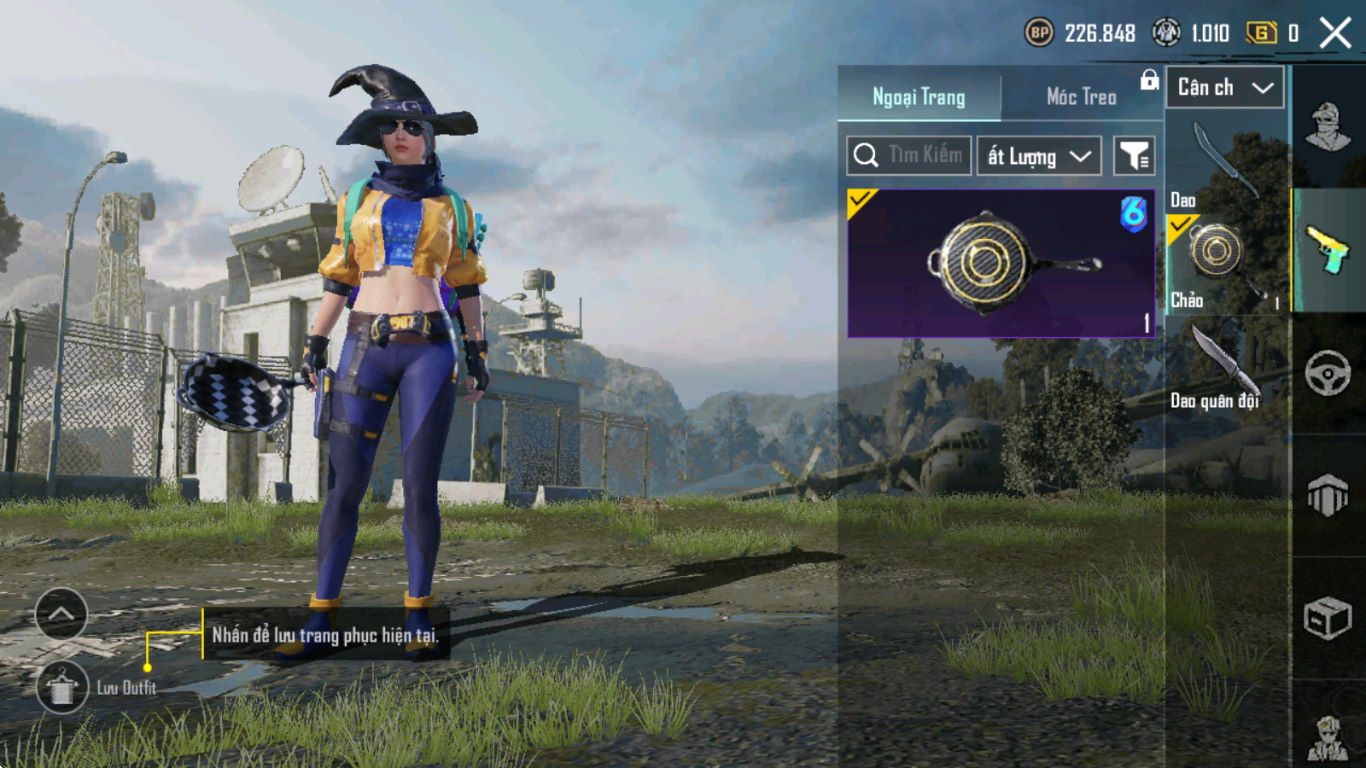Choose the Dao machete slot
Screen dimensions: 1366x768
[x=1226, y=163]
